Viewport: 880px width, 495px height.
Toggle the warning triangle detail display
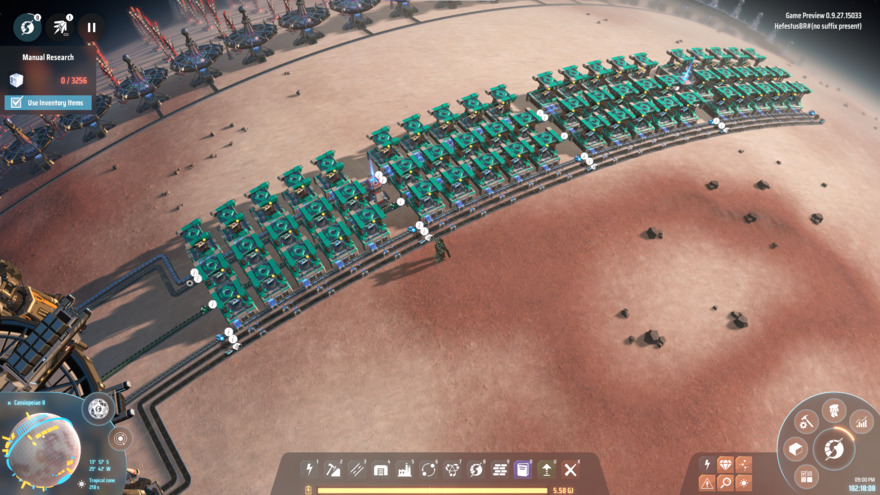click(x=707, y=483)
